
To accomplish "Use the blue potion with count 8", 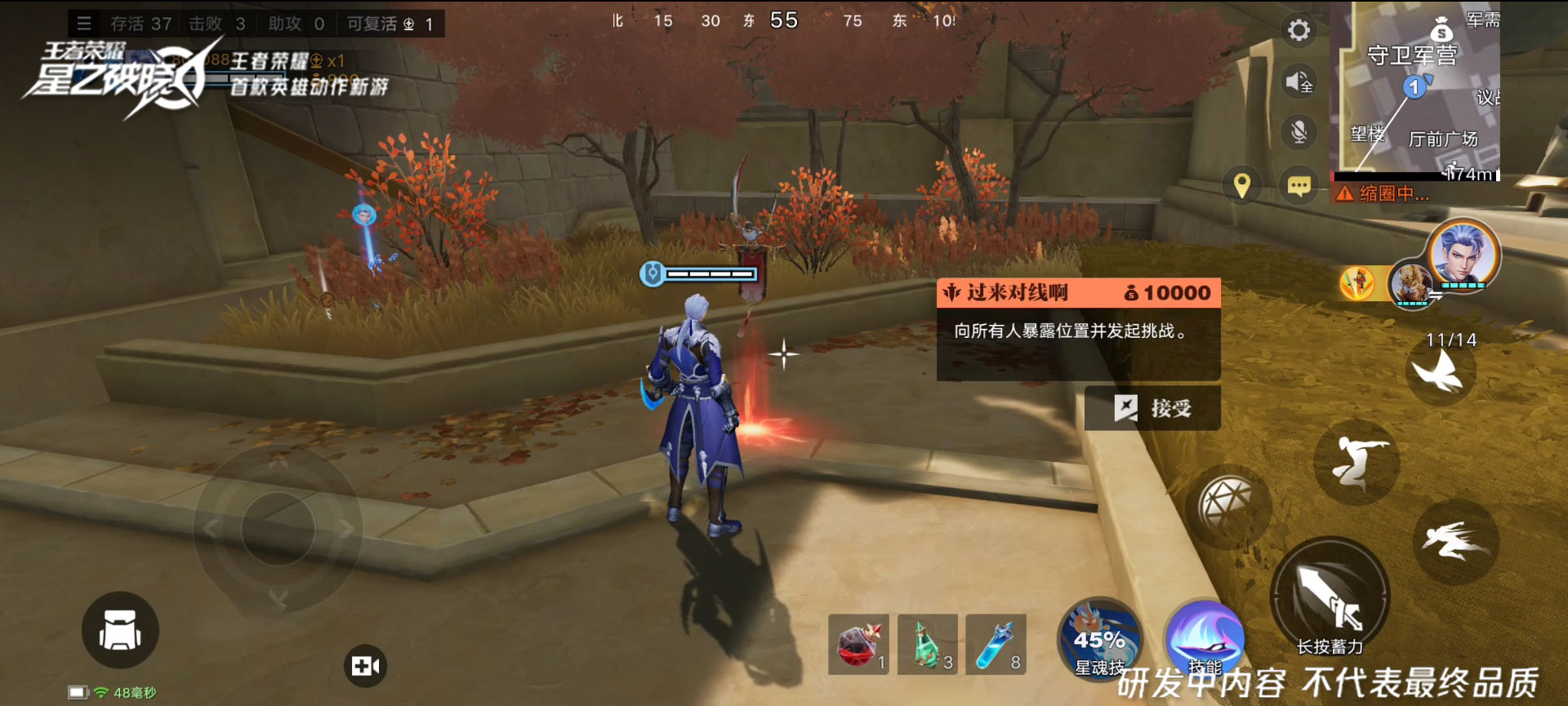I will tap(996, 645).
